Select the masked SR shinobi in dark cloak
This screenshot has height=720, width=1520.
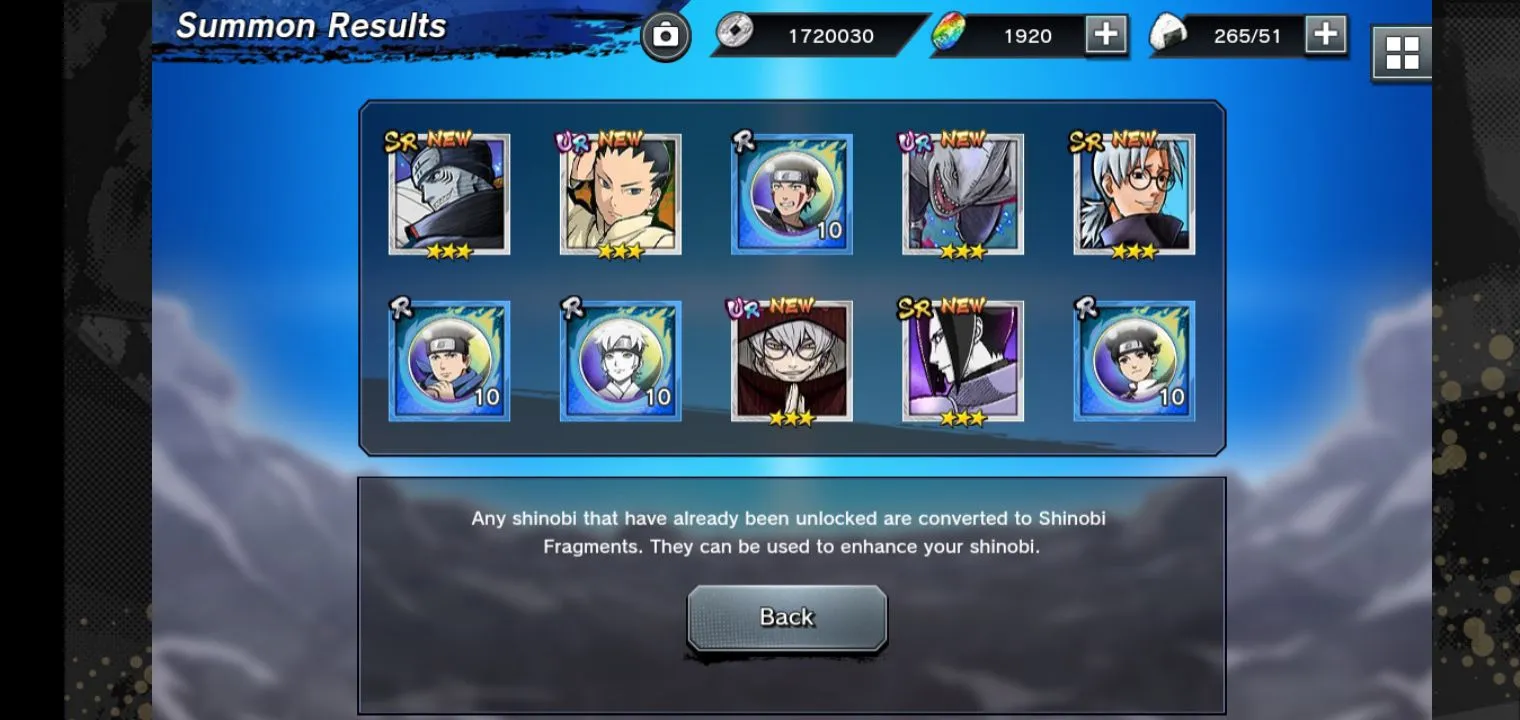tap(449, 194)
